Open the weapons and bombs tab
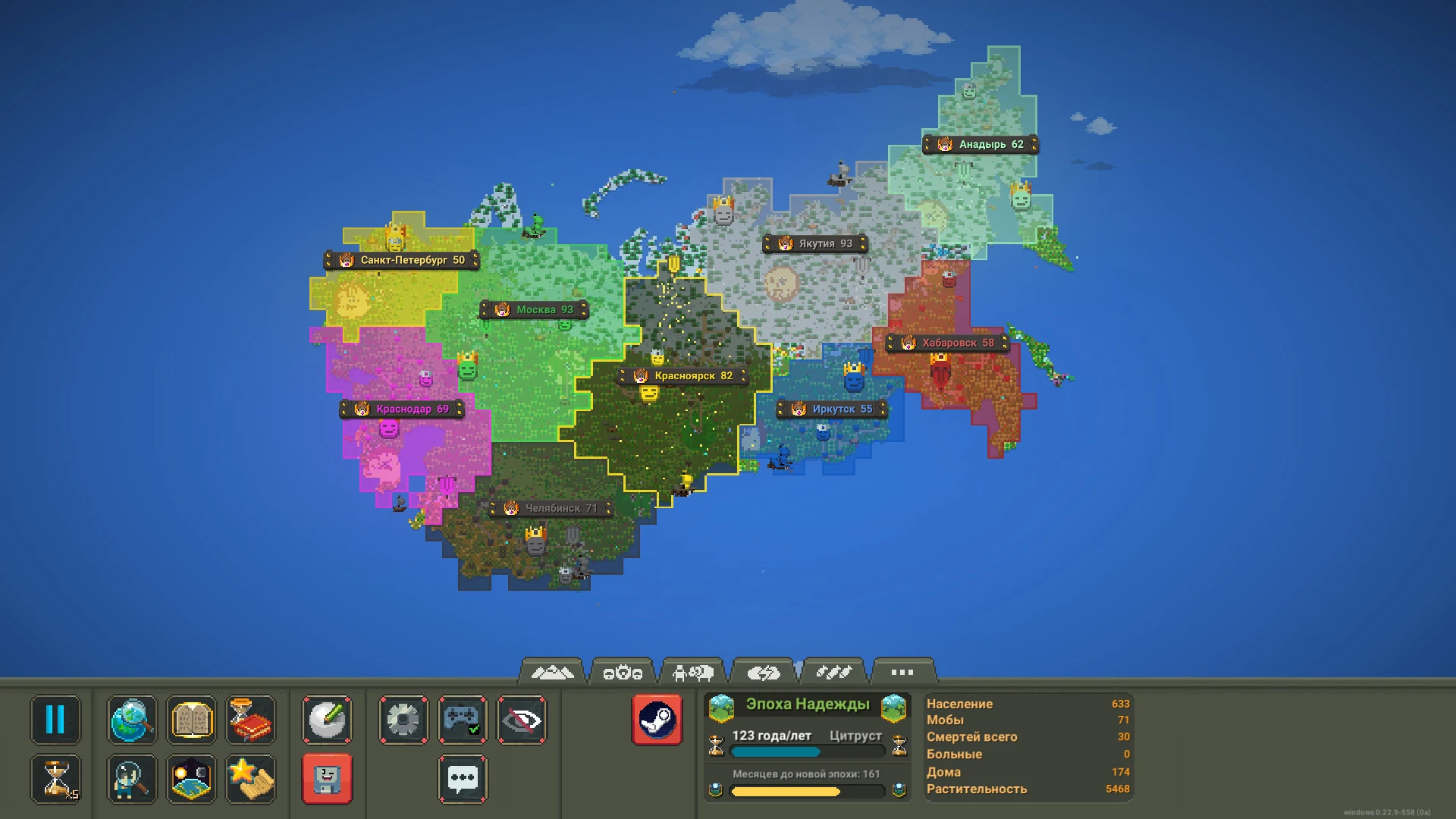This screenshot has width=1456, height=819. pos(835,672)
